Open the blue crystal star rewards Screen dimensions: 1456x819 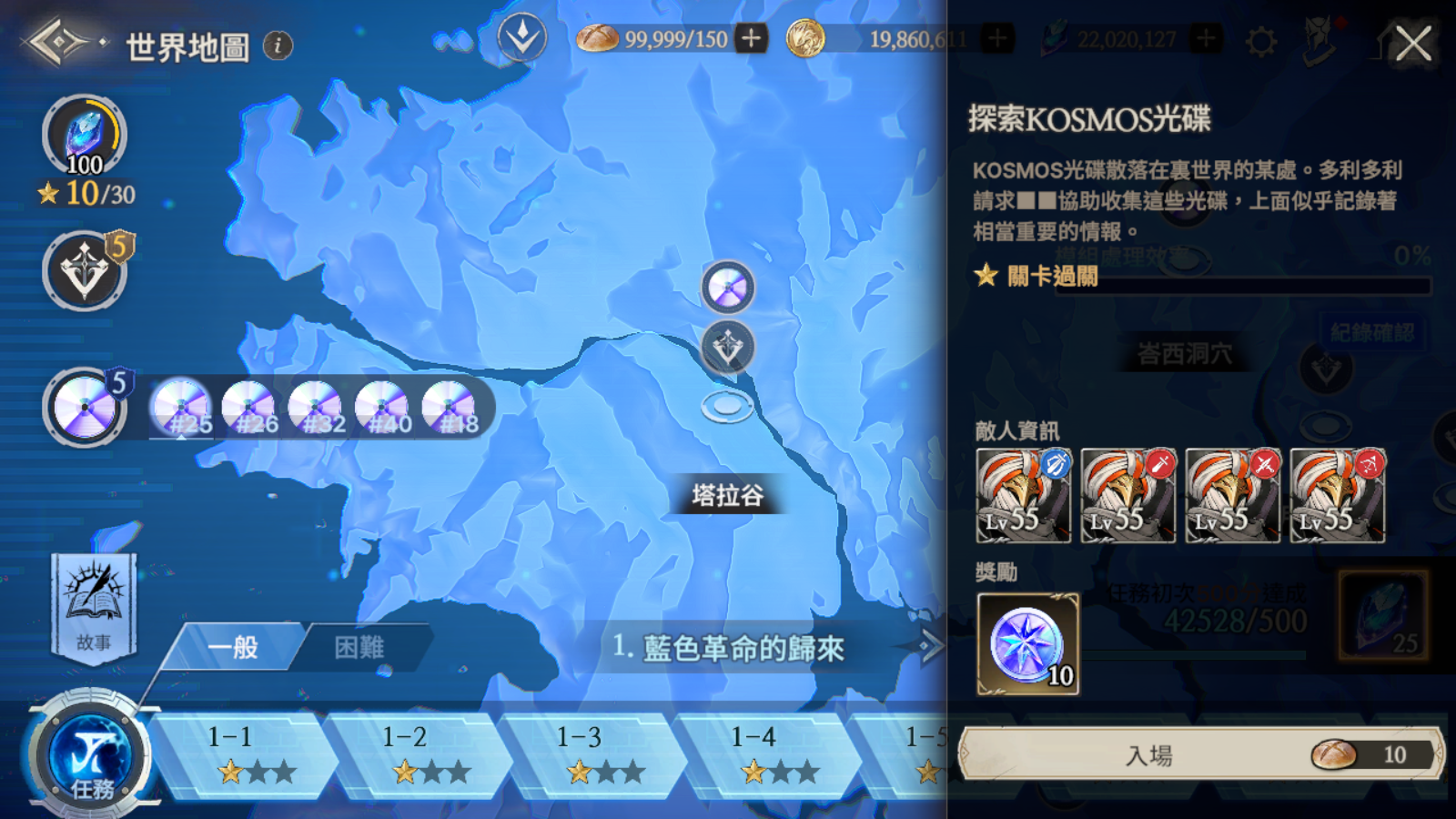tap(85, 136)
